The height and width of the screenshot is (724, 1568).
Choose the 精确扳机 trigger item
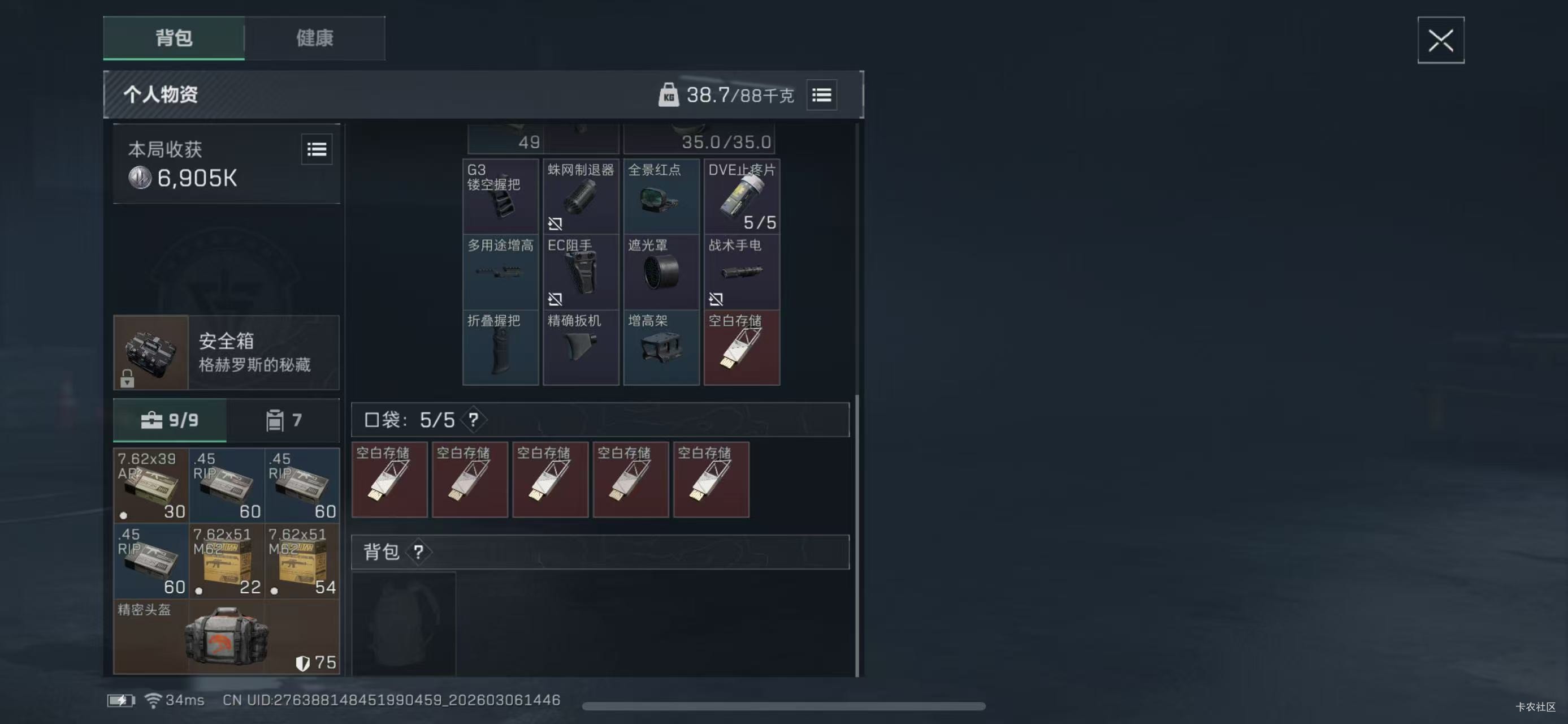point(581,348)
